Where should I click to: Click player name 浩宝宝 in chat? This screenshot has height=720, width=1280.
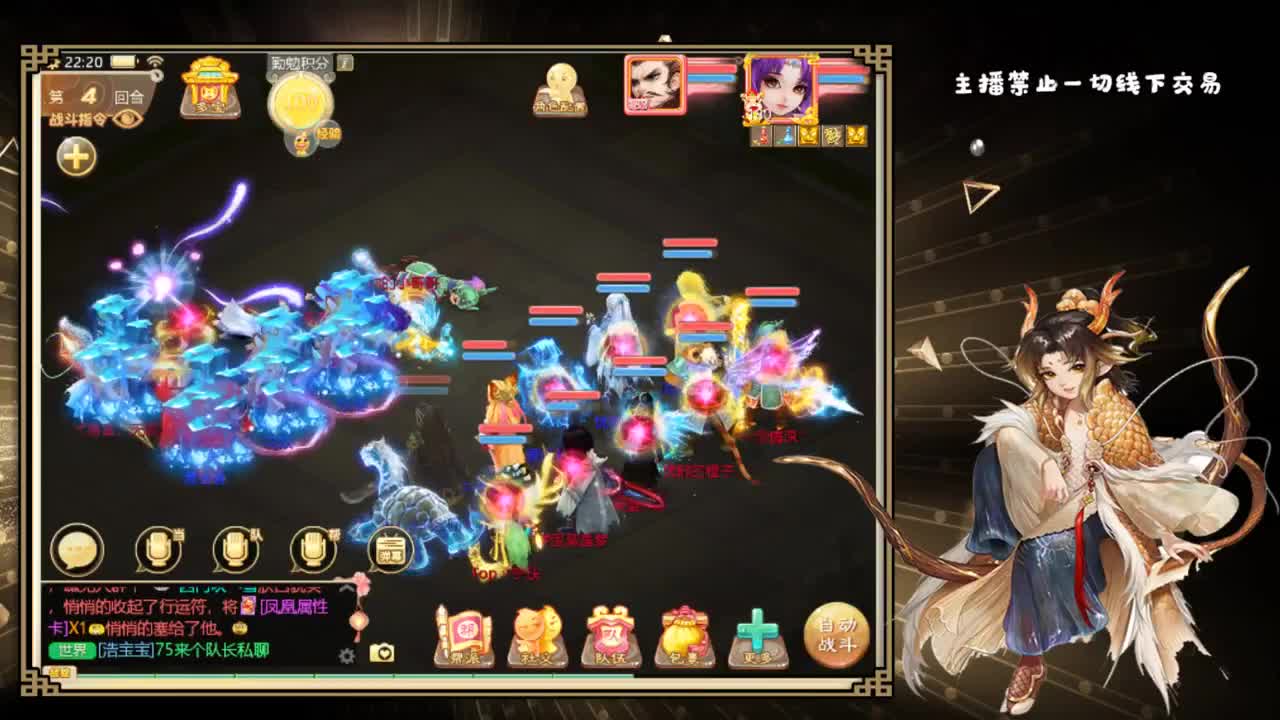(x=124, y=651)
